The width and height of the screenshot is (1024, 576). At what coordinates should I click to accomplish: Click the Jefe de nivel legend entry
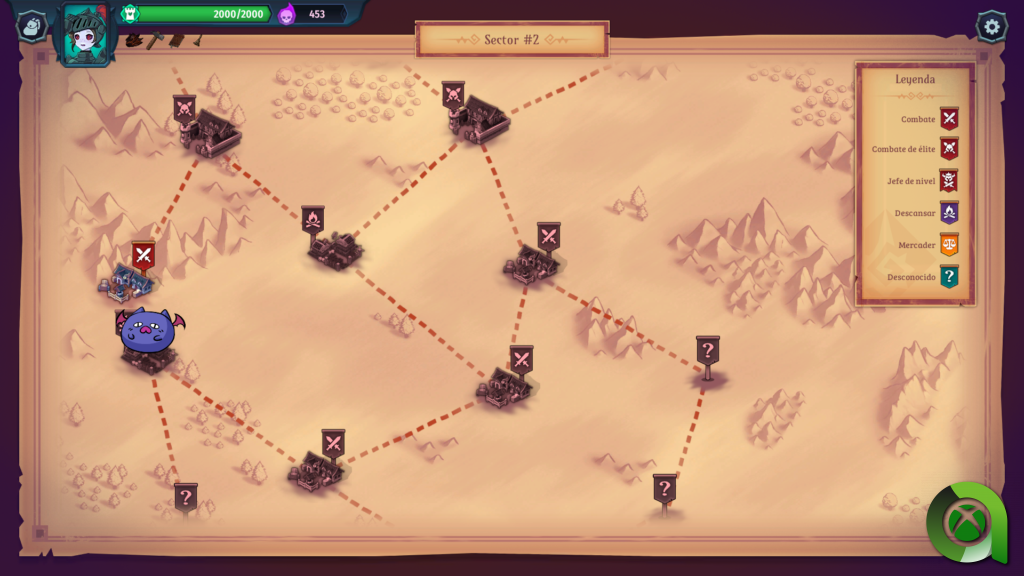(x=948, y=181)
